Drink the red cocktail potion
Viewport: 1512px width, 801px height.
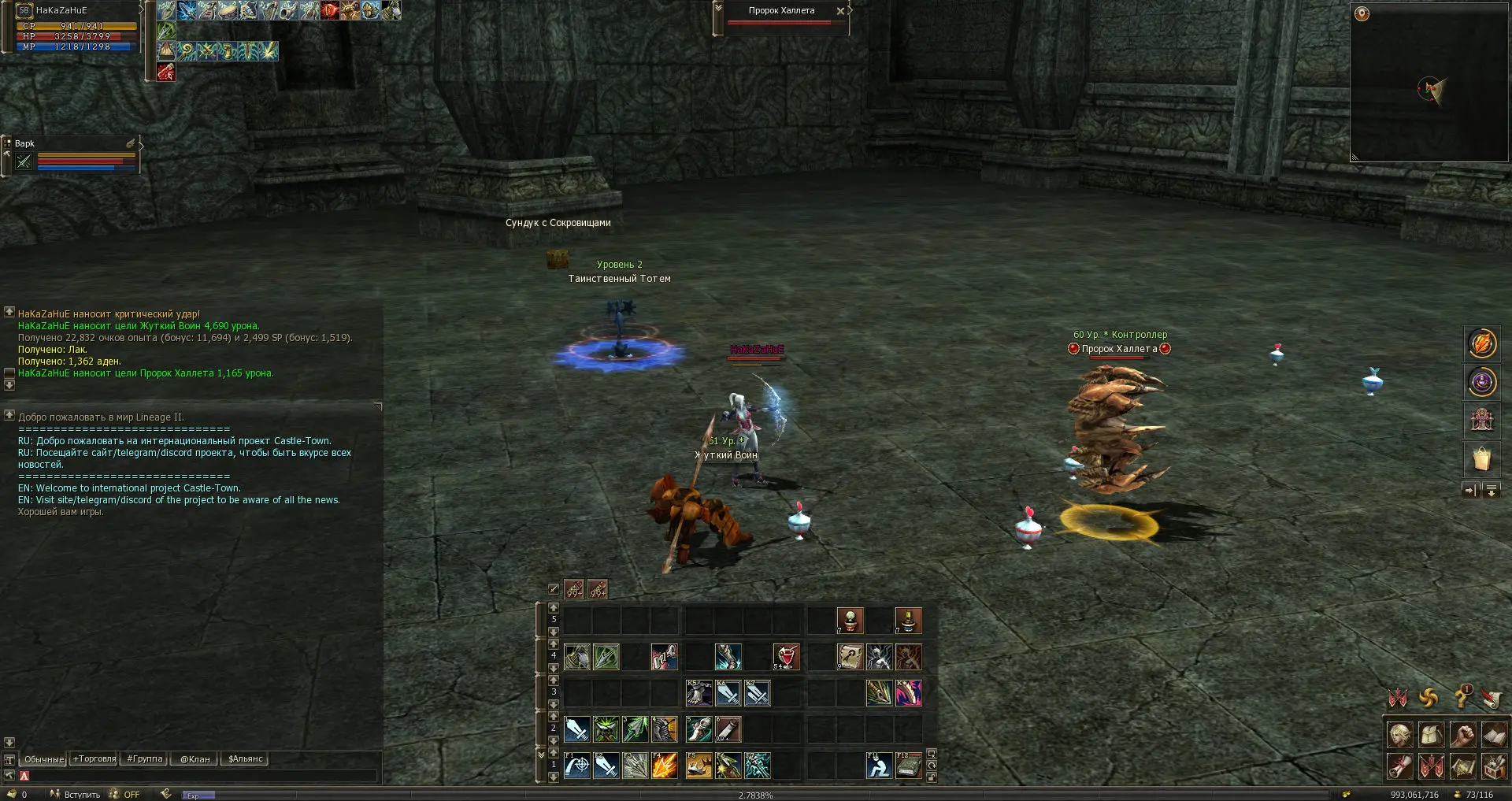(x=786, y=657)
